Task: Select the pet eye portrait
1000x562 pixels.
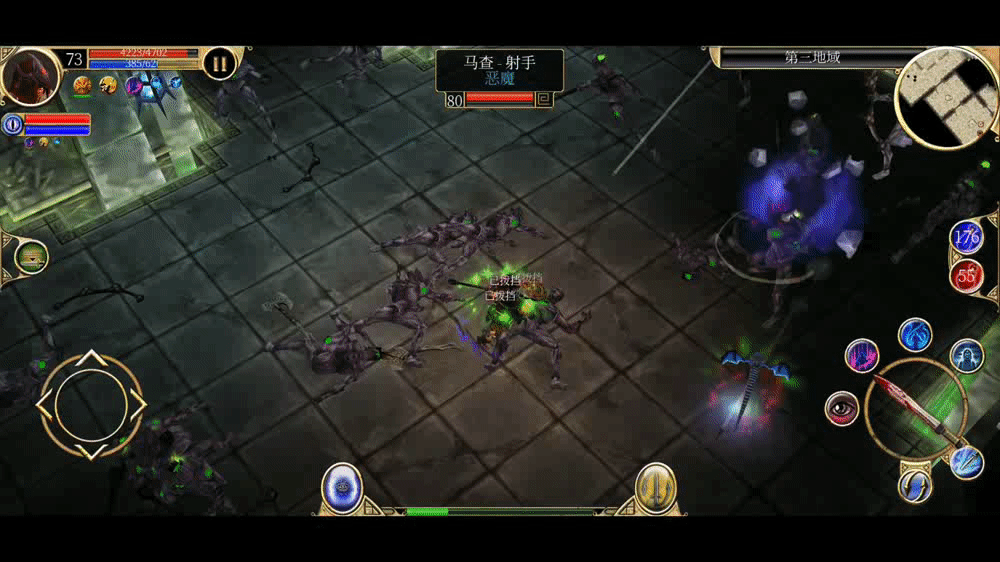Action: point(13,124)
